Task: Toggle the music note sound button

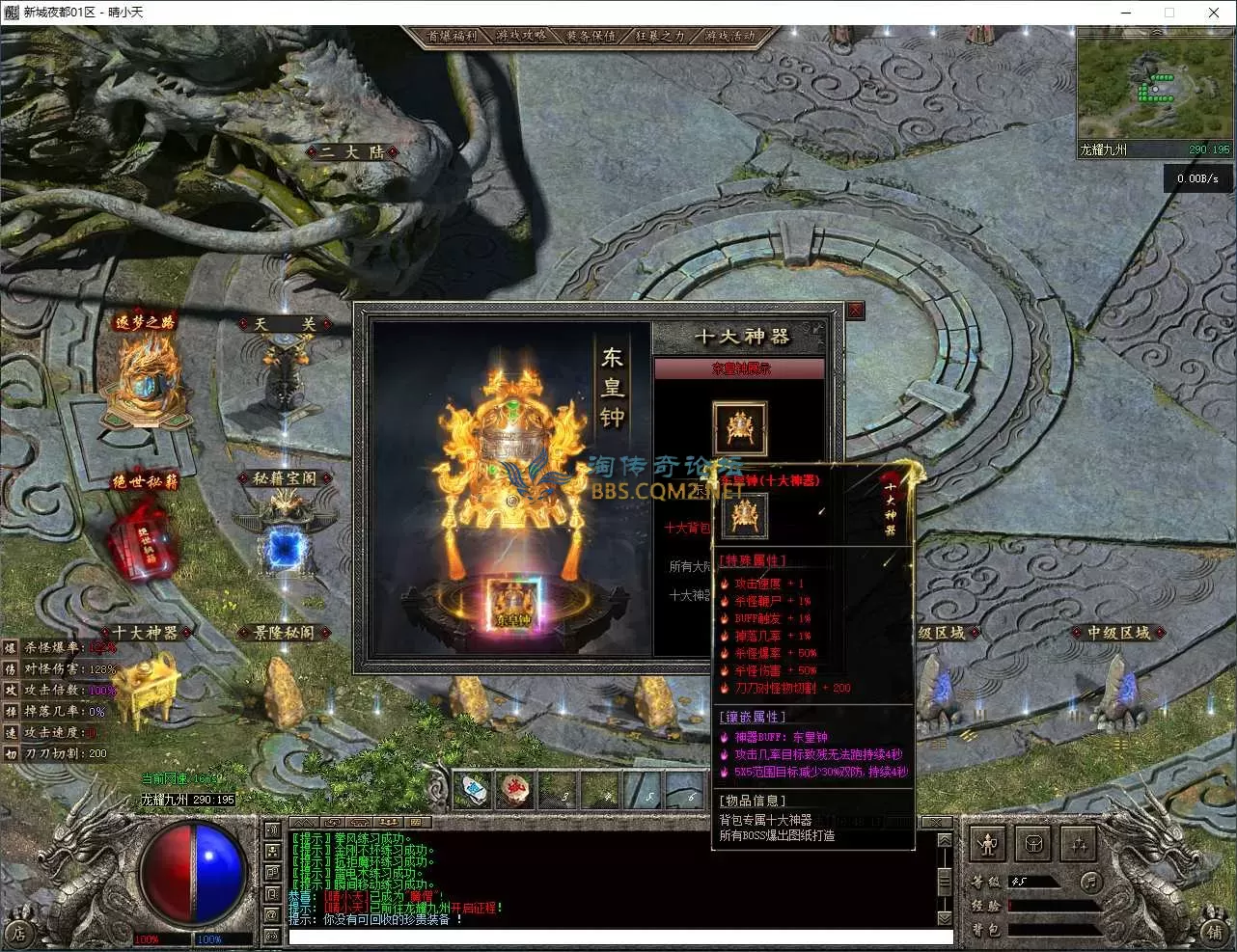Action: click(1090, 881)
